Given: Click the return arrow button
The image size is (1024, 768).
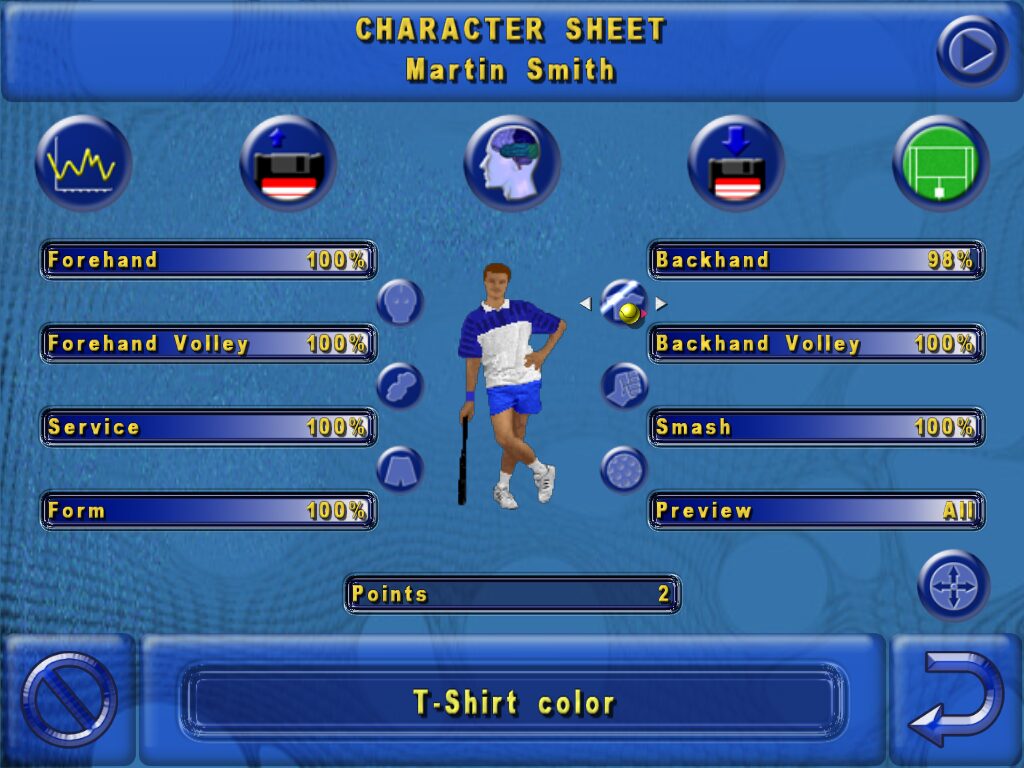Looking at the screenshot, I should pyautogui.click(x=955, y=699).
